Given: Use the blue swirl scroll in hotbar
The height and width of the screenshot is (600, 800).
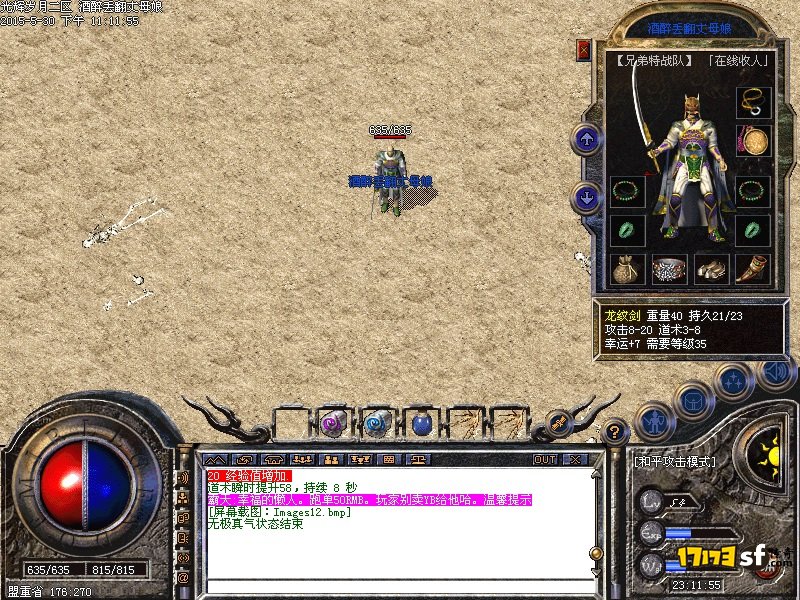Looking at the screenshot, I should pos(377,424).
